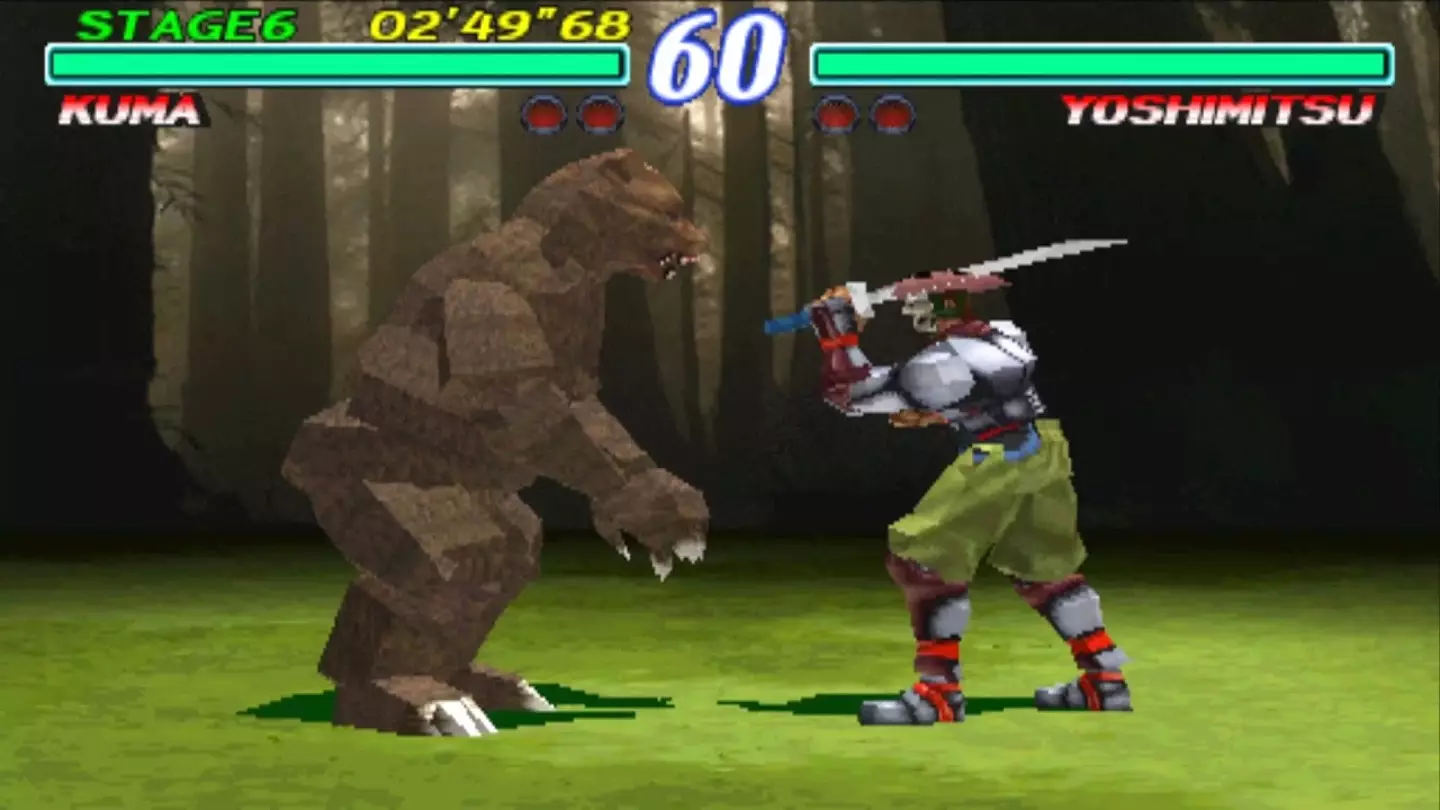
Task: Select Kuma's second round-win indicator orb
Action: 599,114
